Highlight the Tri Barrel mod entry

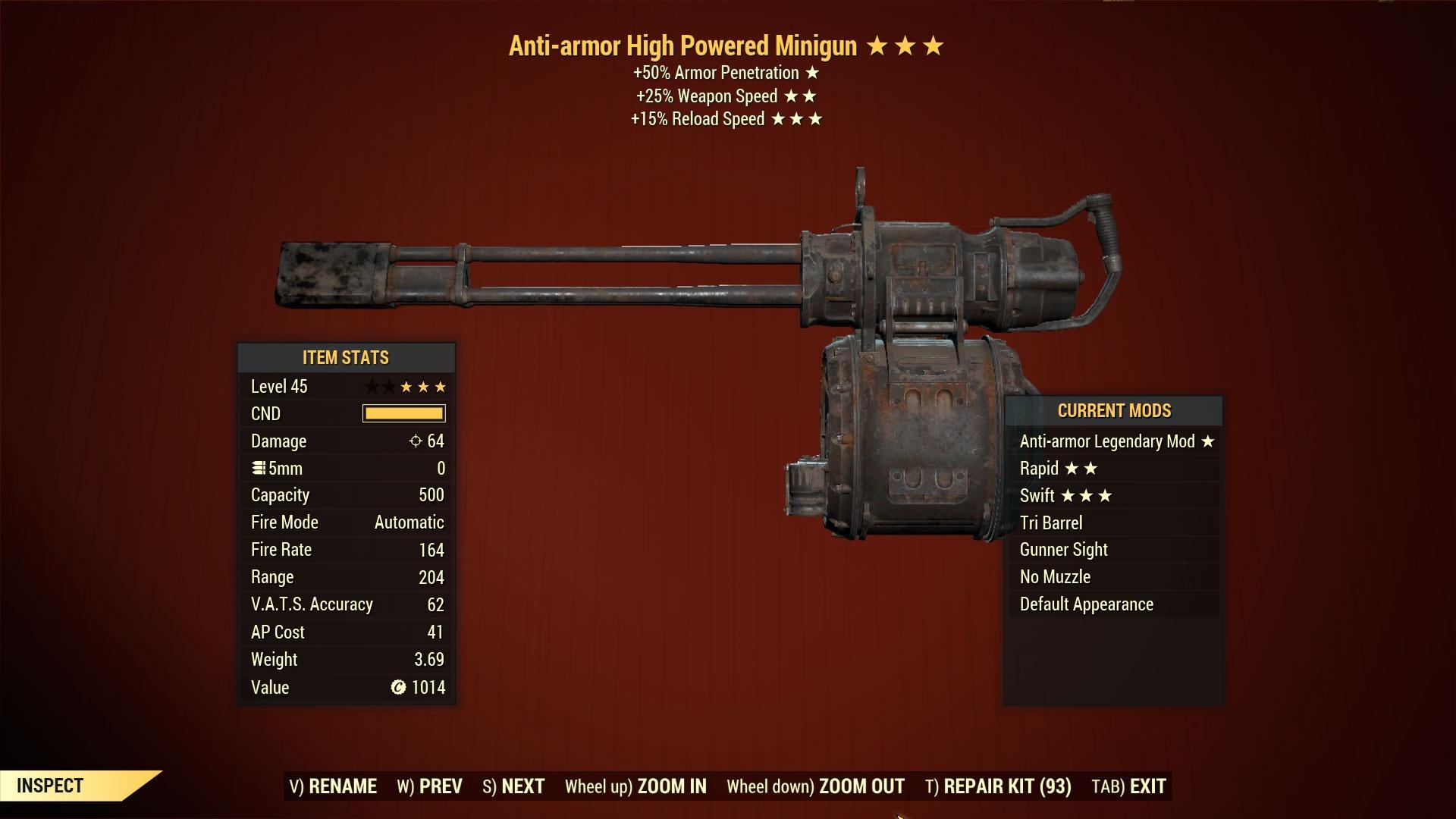click(1051, 523)
